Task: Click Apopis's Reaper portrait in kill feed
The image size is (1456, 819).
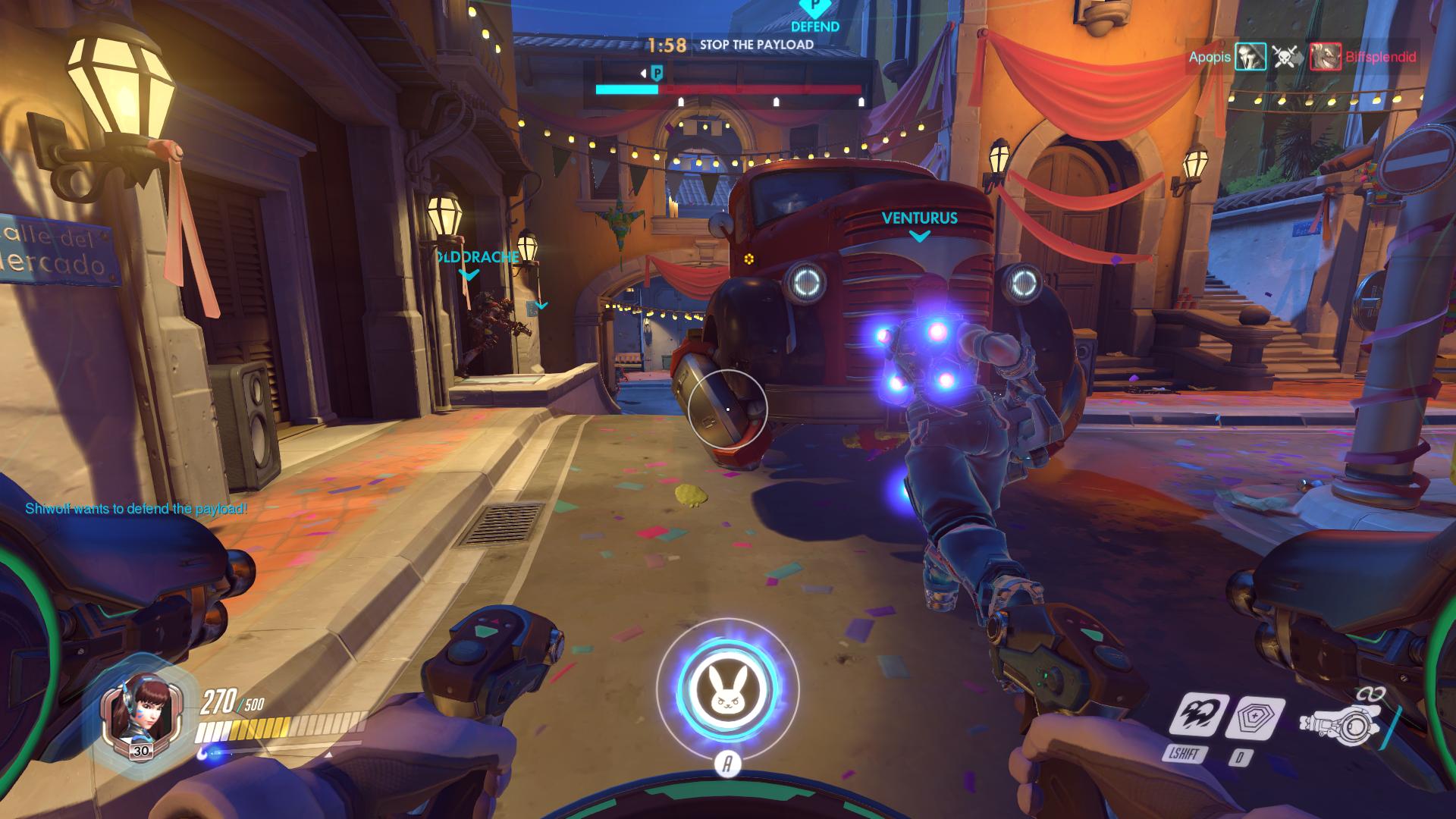Action: pyautogui.click(x=1250, y=57)
